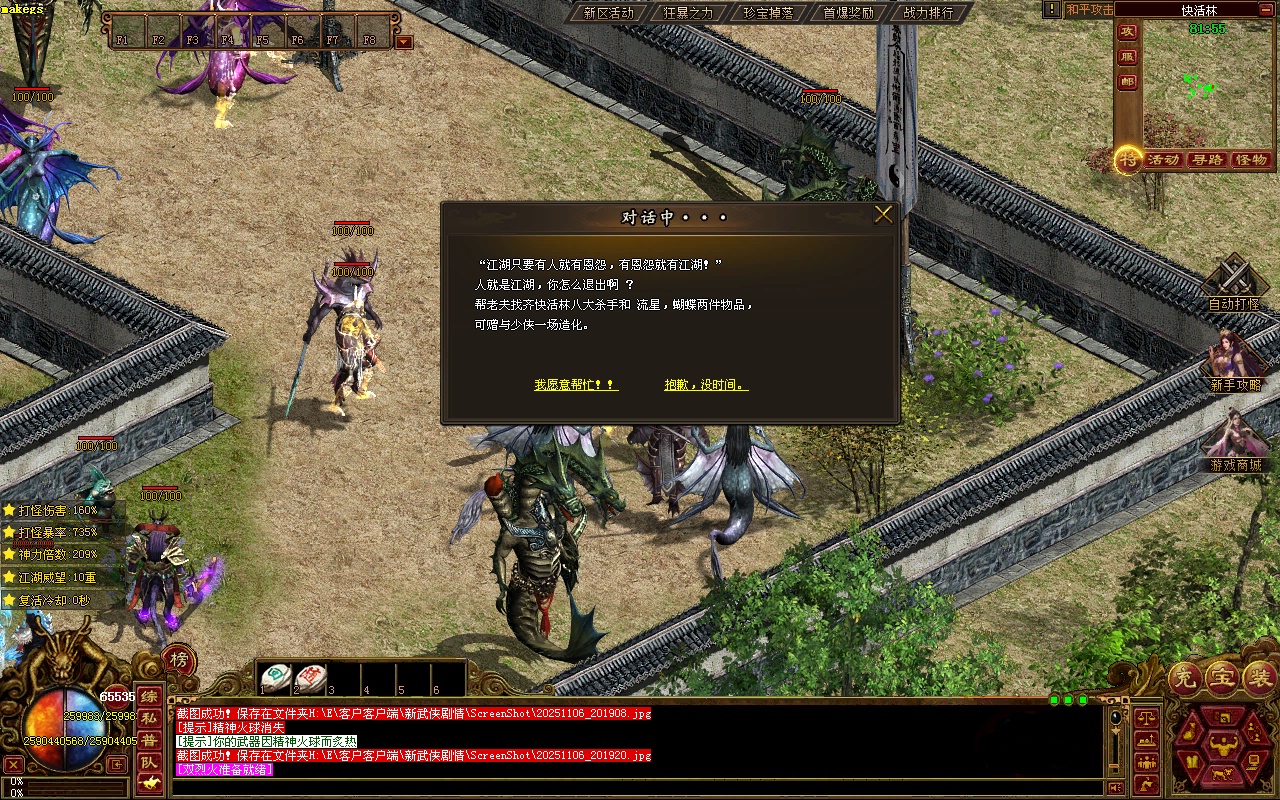Decline with 抱歉，没时间
Image resolution: width=1280 pixels, height=800 pixels.
[x=706, y=385]
